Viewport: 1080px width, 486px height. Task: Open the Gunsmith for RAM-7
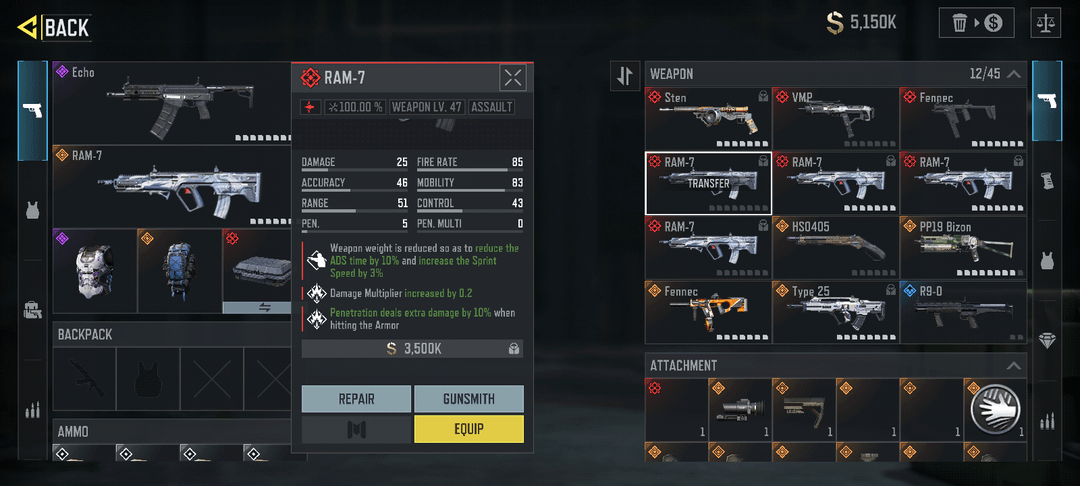tap(468, 399)
